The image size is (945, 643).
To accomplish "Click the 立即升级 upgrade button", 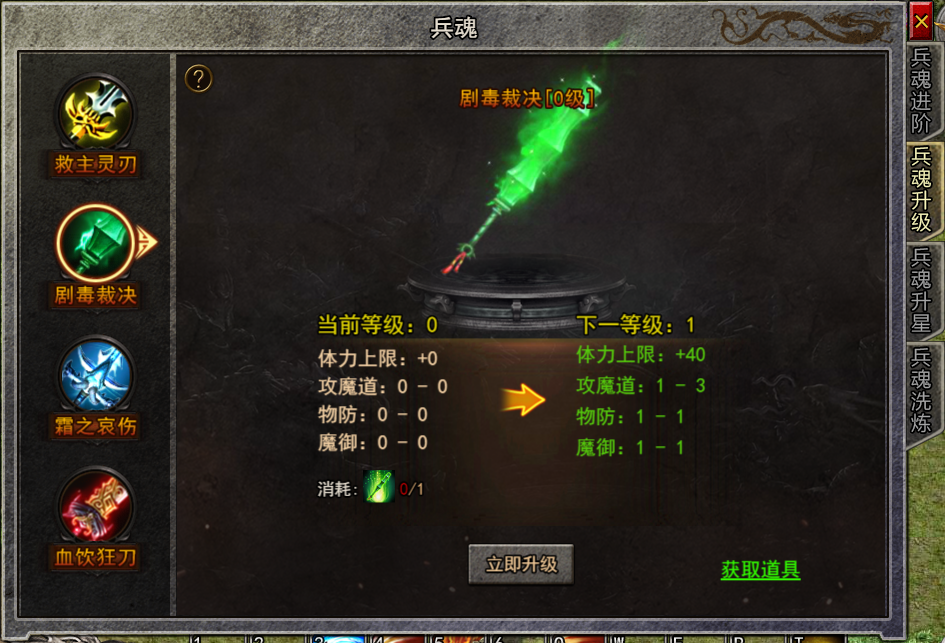I will (520, 565).
